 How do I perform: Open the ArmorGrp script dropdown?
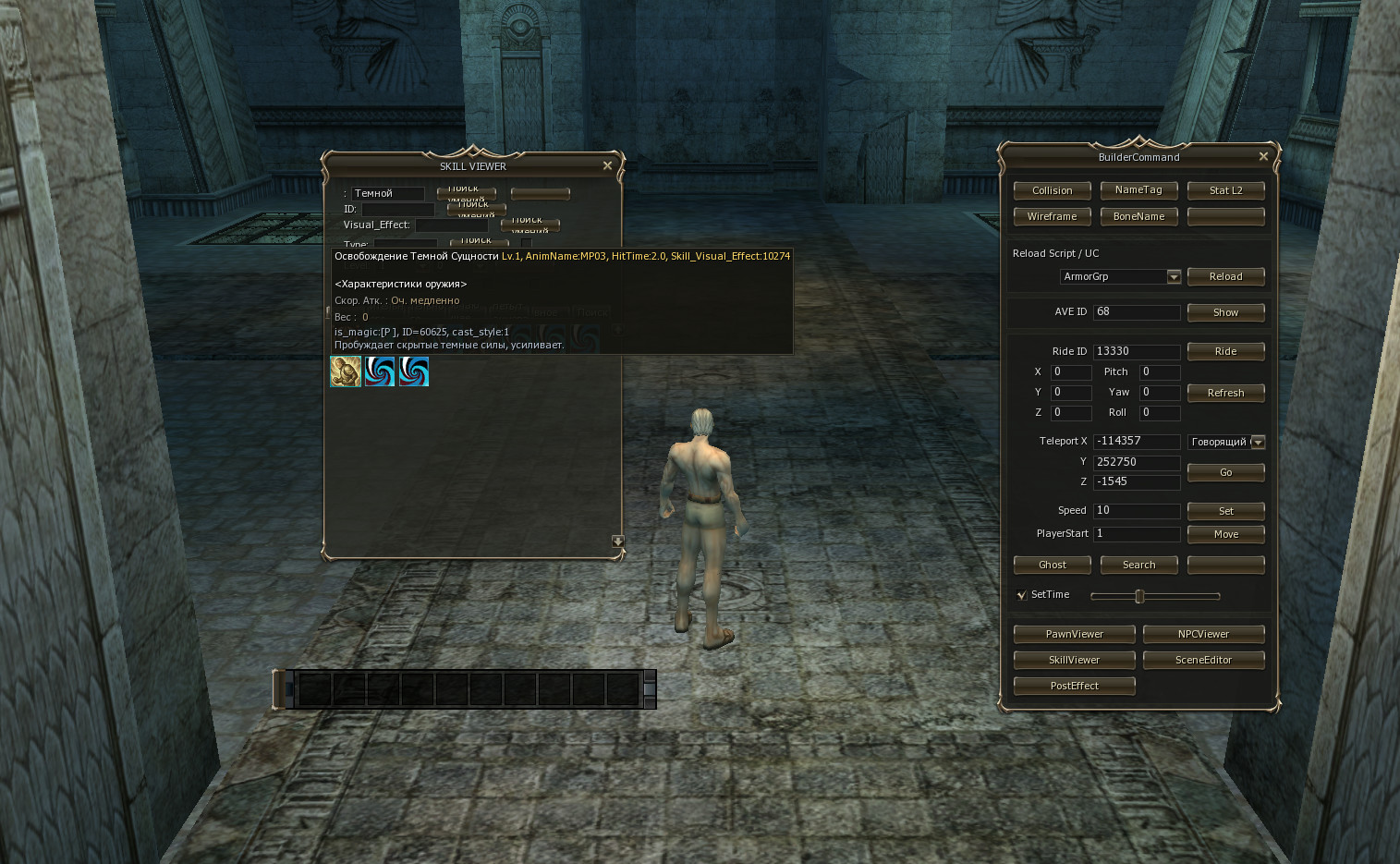(x=1174, y=276)
